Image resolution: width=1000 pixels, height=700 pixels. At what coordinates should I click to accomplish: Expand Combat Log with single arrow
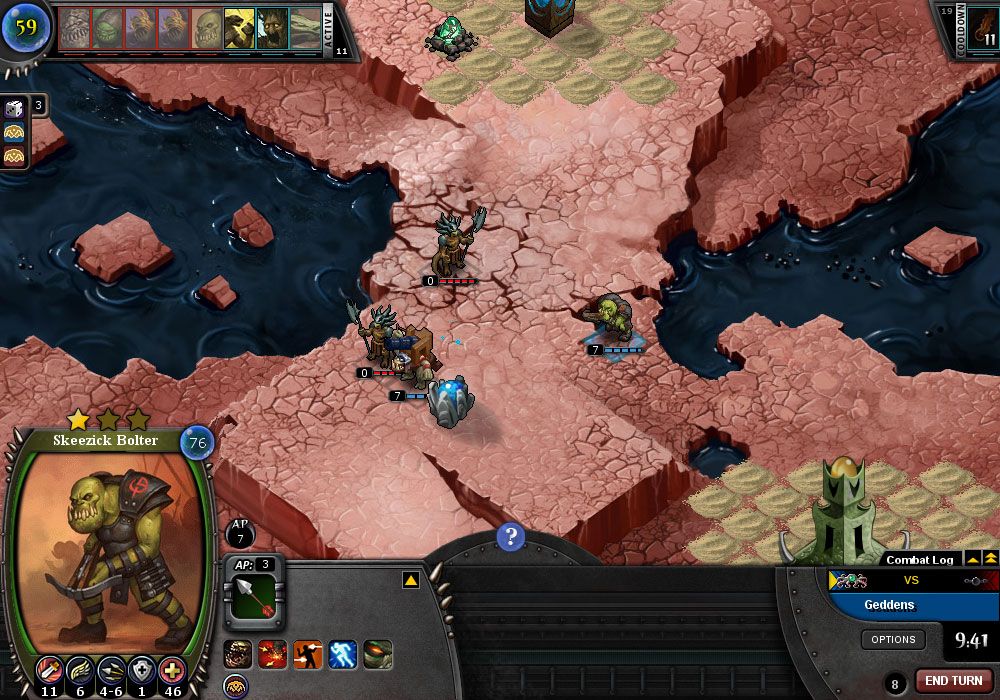click(x=971, y=559)
